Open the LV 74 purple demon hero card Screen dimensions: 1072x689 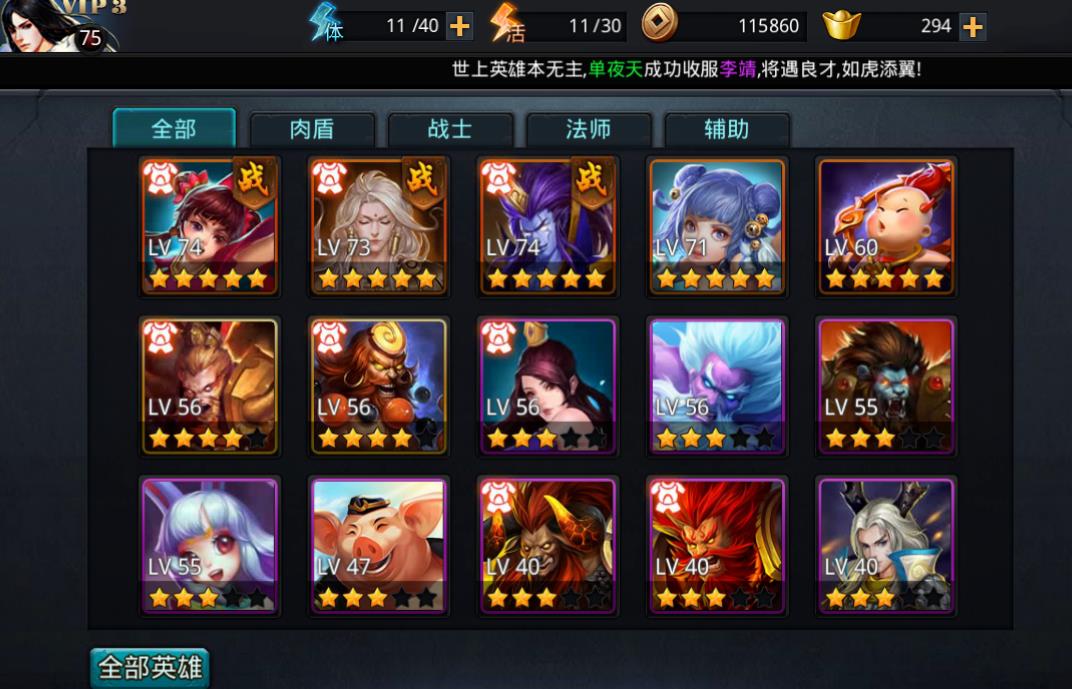(x=548, y=226)
